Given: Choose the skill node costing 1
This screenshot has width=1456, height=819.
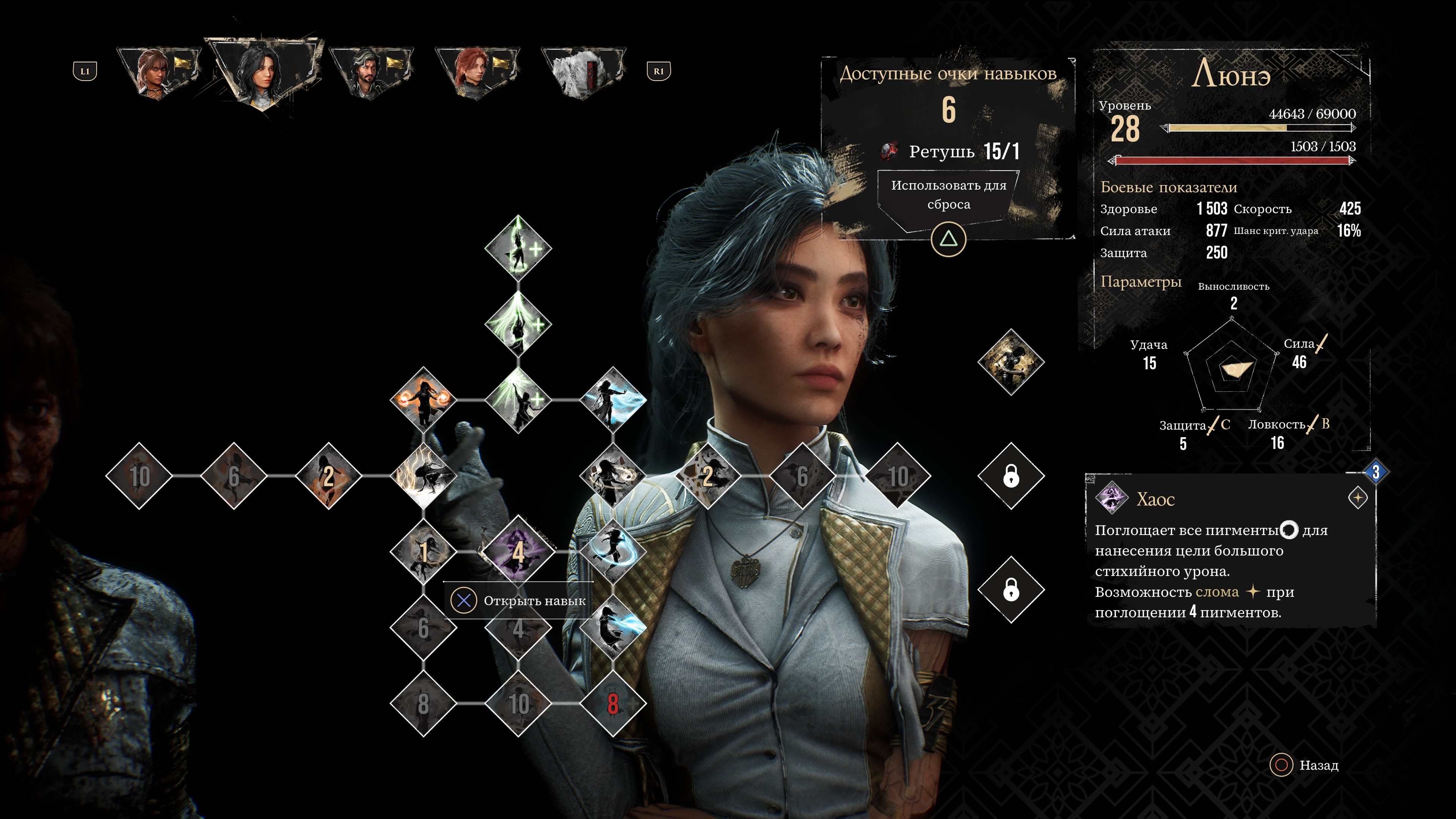Looking at the screenshot, I should [x=423, y=551].
